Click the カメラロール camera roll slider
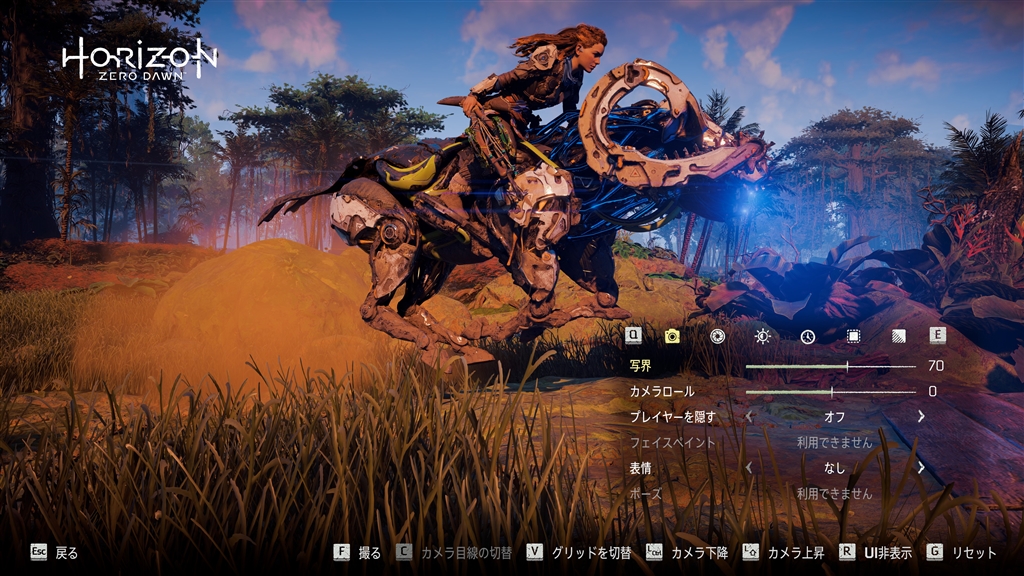1024x576 pixels. pyautogui.click(x=830, y=392)
